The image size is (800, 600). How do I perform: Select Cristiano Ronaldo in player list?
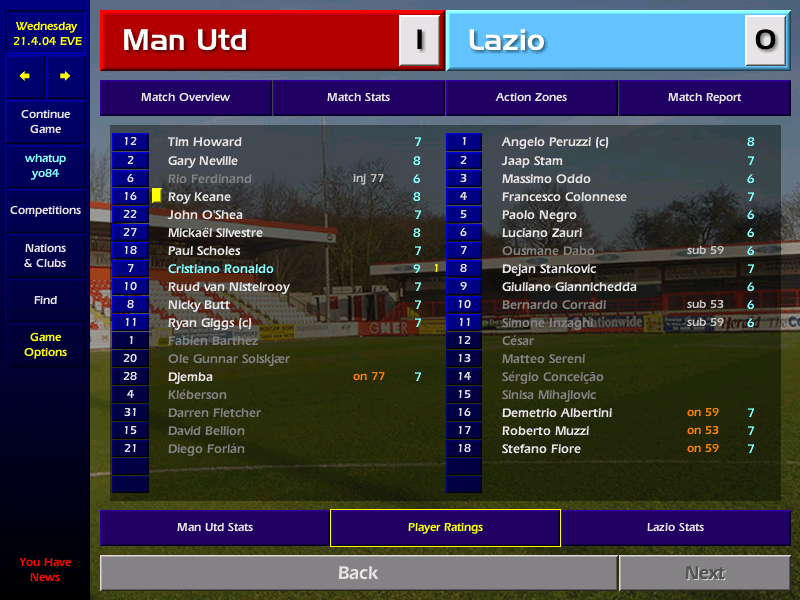[220, 269]
